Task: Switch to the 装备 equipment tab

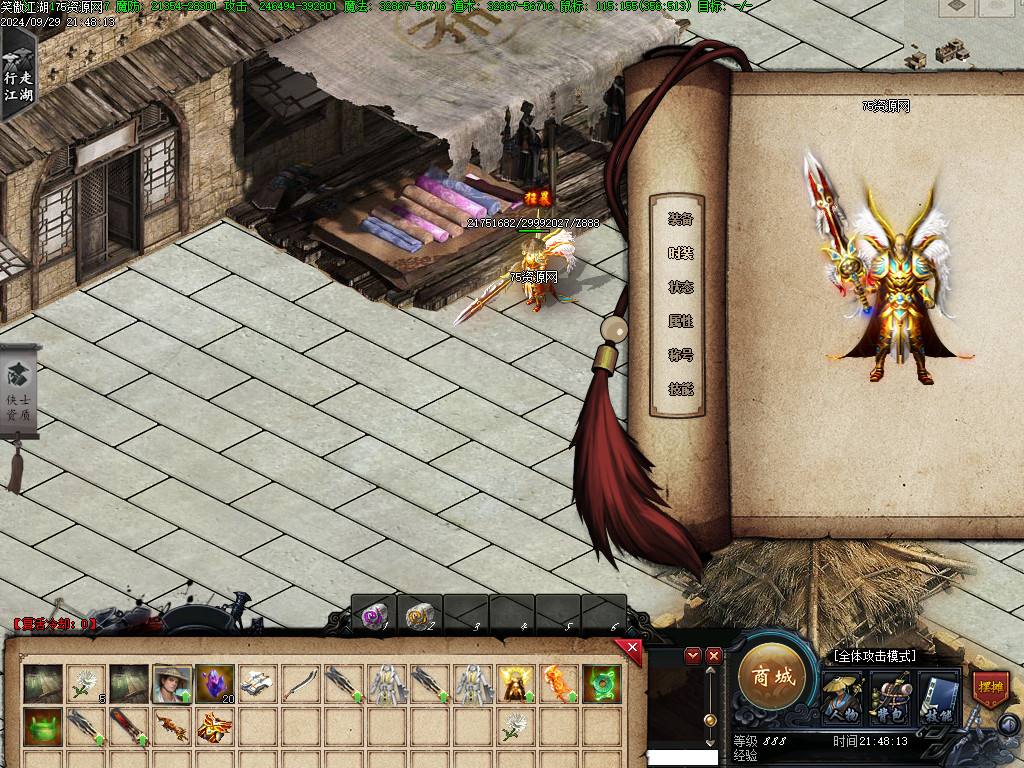Action: 681,219
